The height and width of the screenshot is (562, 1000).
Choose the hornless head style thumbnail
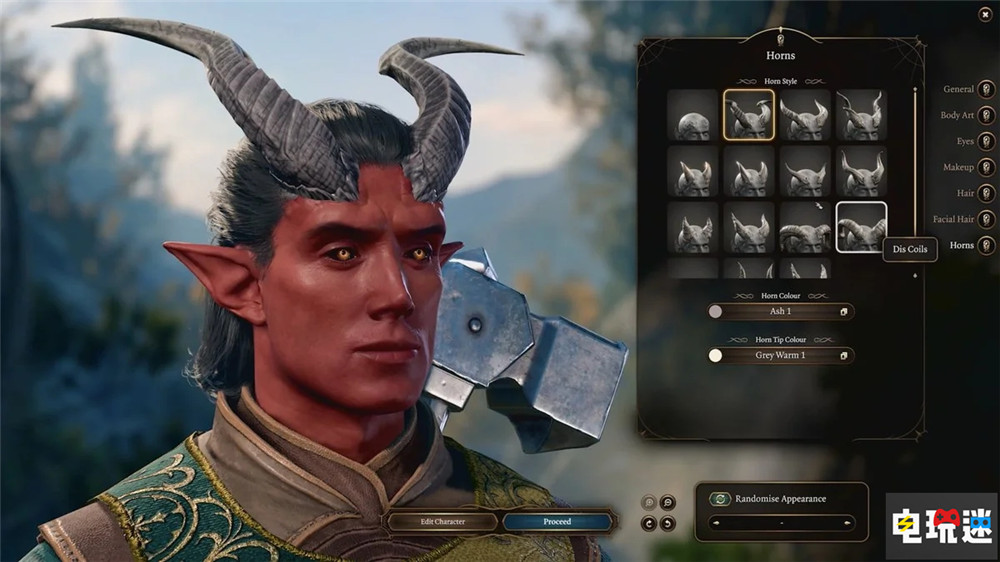pyautogui.click(x=692, y=115)
